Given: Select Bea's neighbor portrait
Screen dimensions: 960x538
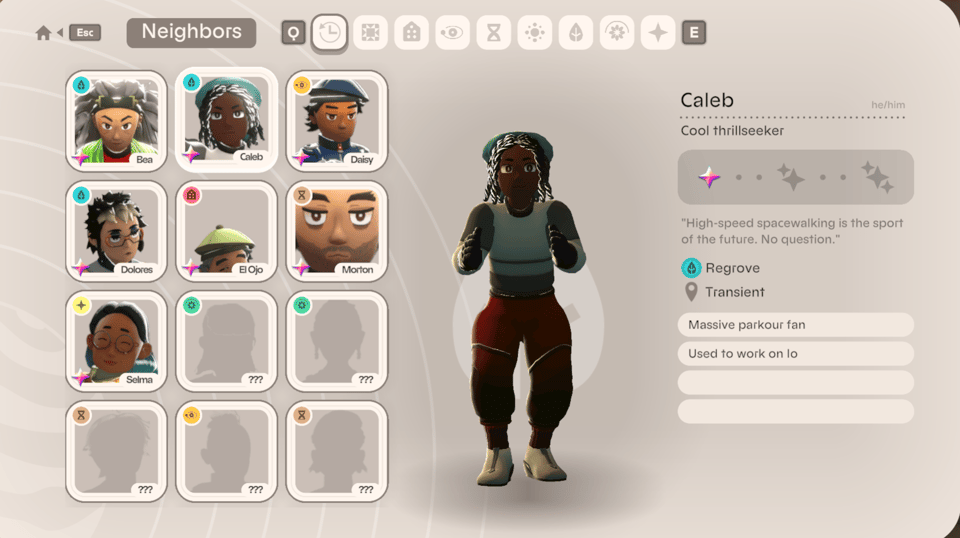Looking at the screenshot, I should [116, 120].
